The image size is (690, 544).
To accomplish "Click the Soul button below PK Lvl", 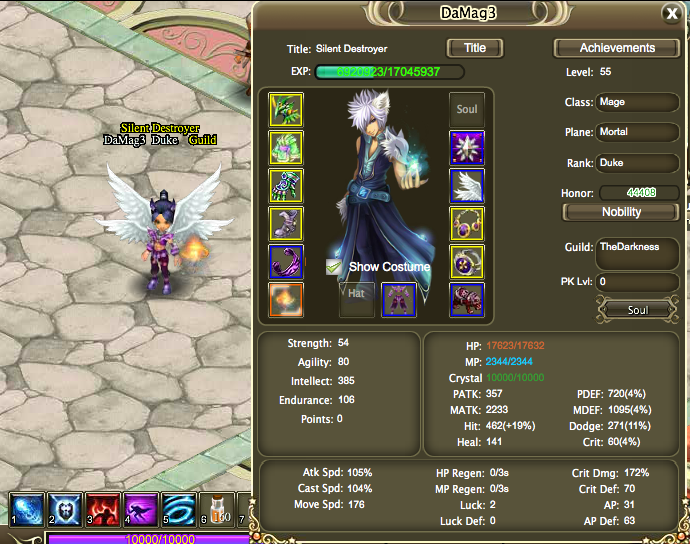I will (x=637, y=310).
